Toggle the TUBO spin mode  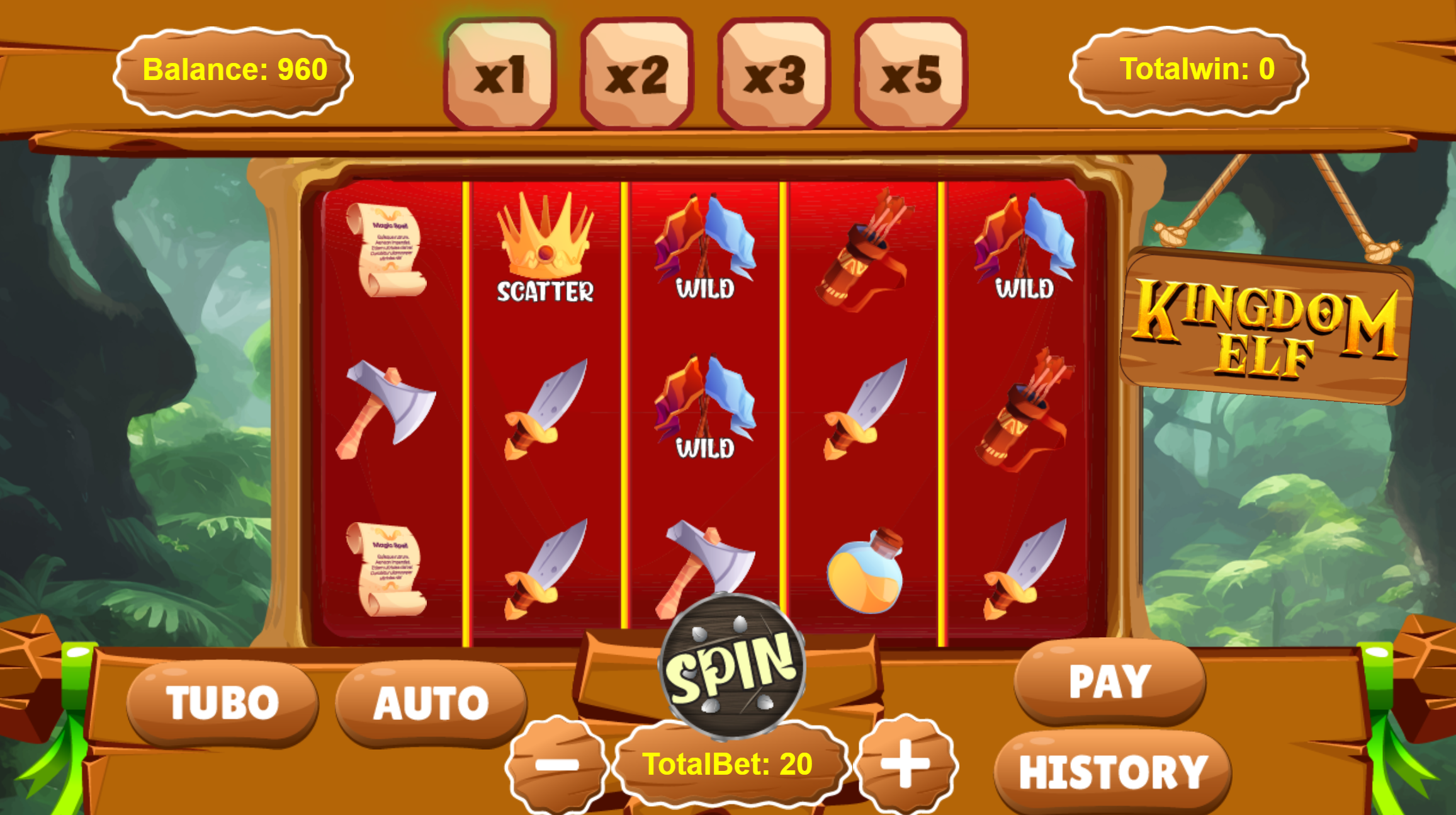tap(222, 702)
